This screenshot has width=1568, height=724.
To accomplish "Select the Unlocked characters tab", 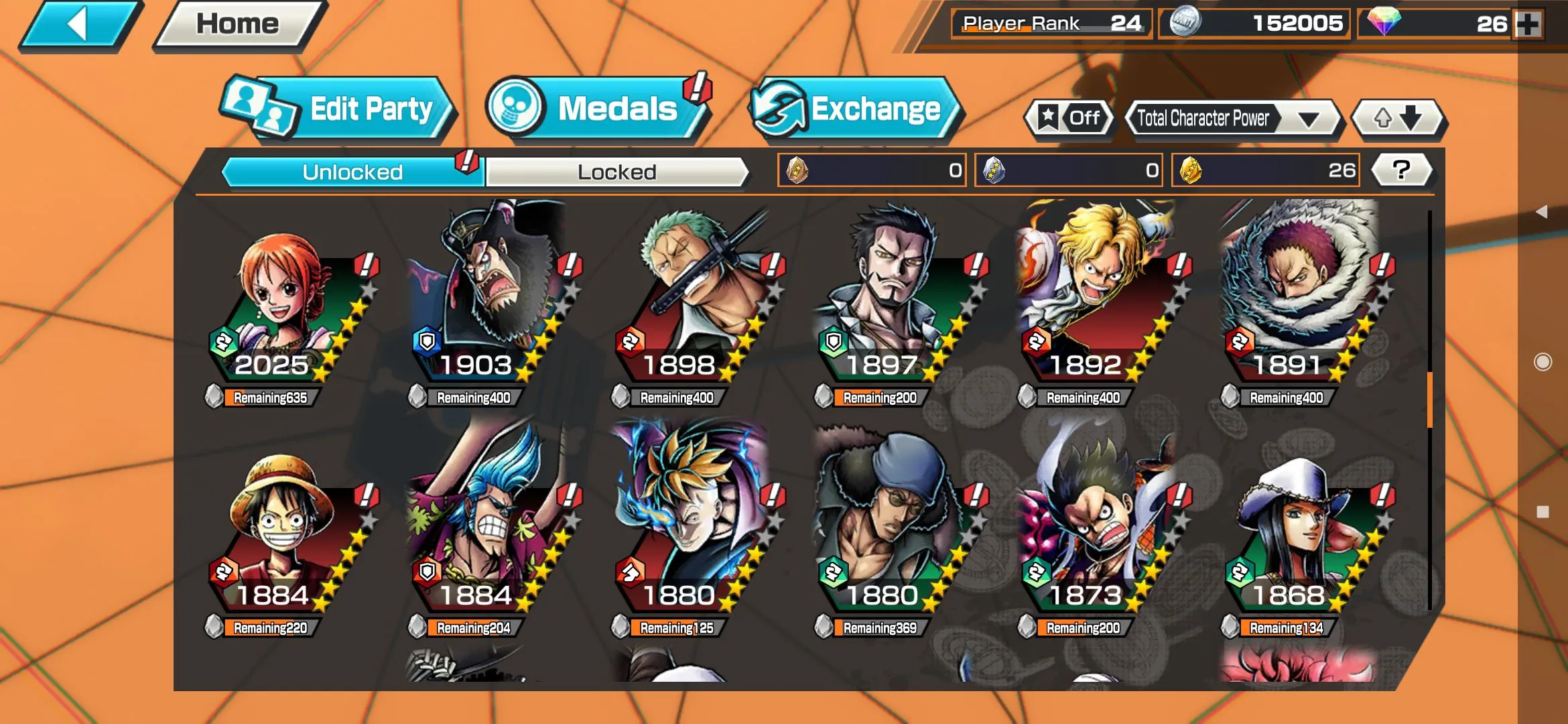I will click(352, 172).
